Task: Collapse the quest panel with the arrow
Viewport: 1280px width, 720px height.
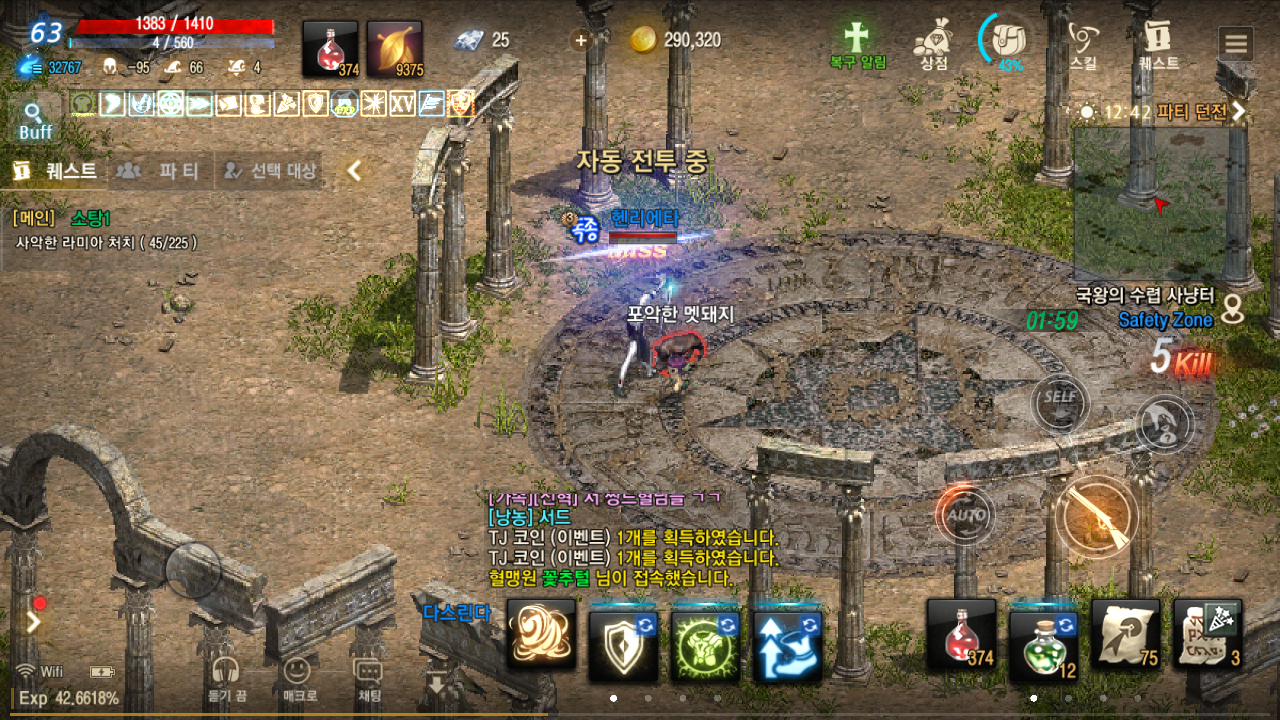Action: click(353, 171)
